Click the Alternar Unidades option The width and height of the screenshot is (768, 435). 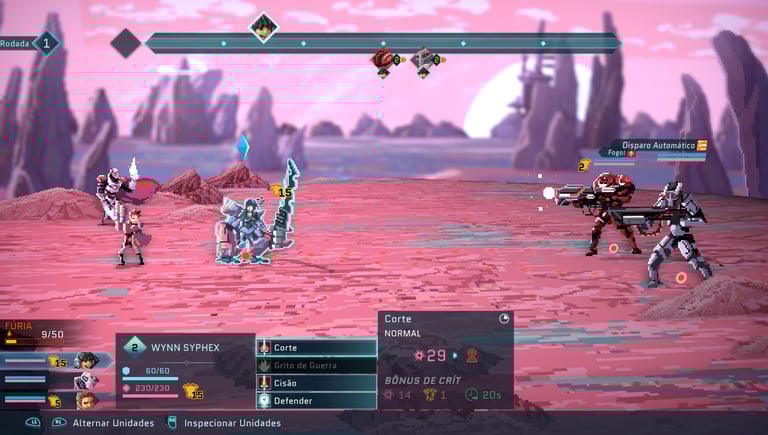tap(113, 423)
